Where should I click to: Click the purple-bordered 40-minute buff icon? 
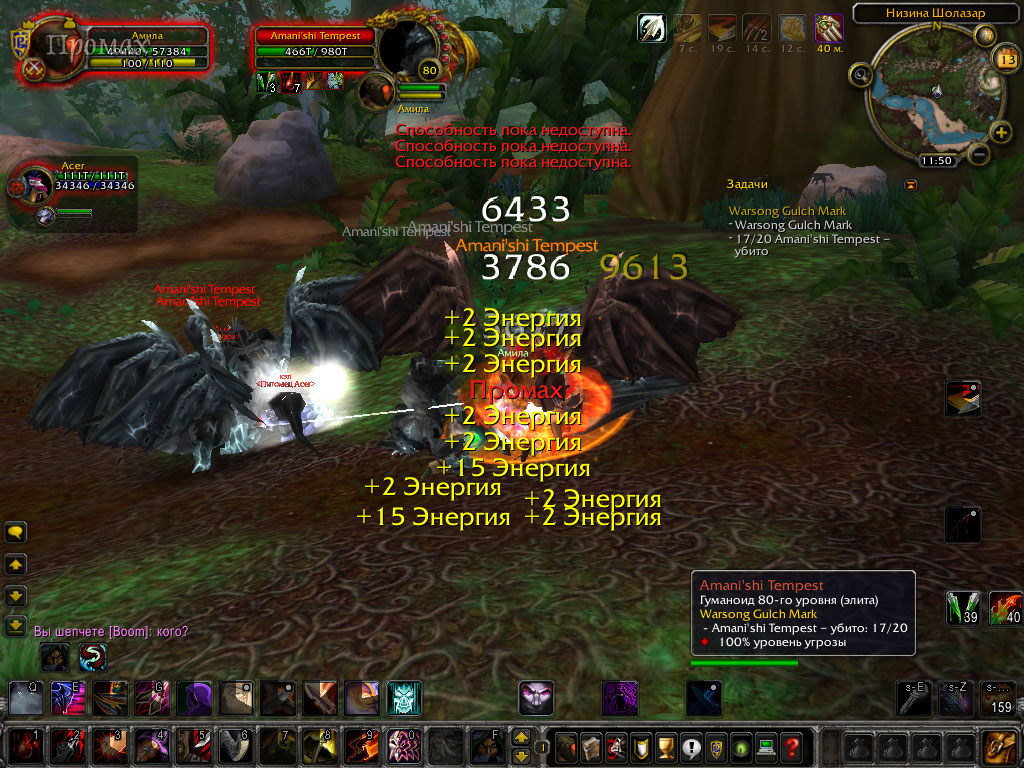[x=828, y=28]
